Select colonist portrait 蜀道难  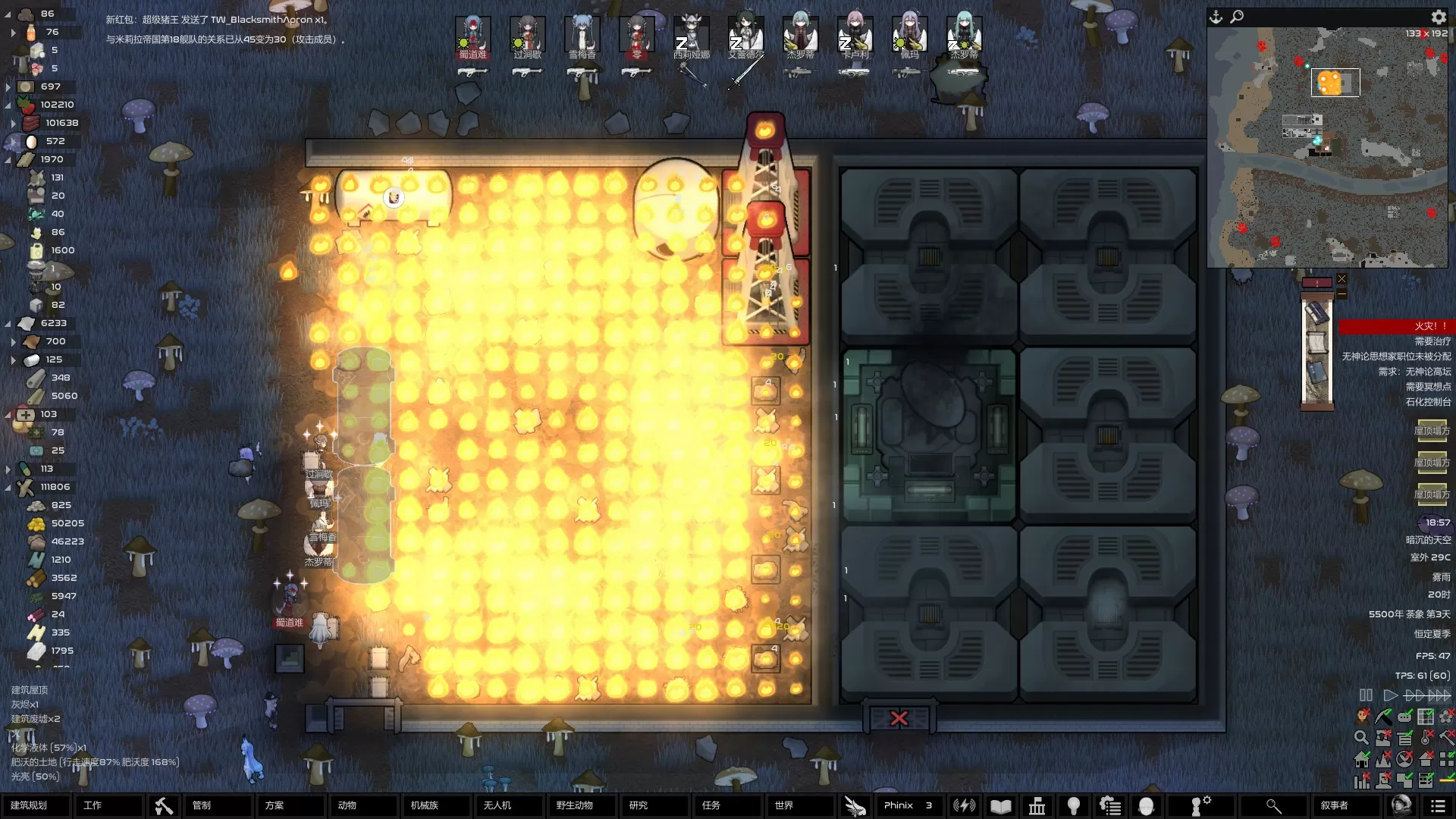tap(472, 35)
